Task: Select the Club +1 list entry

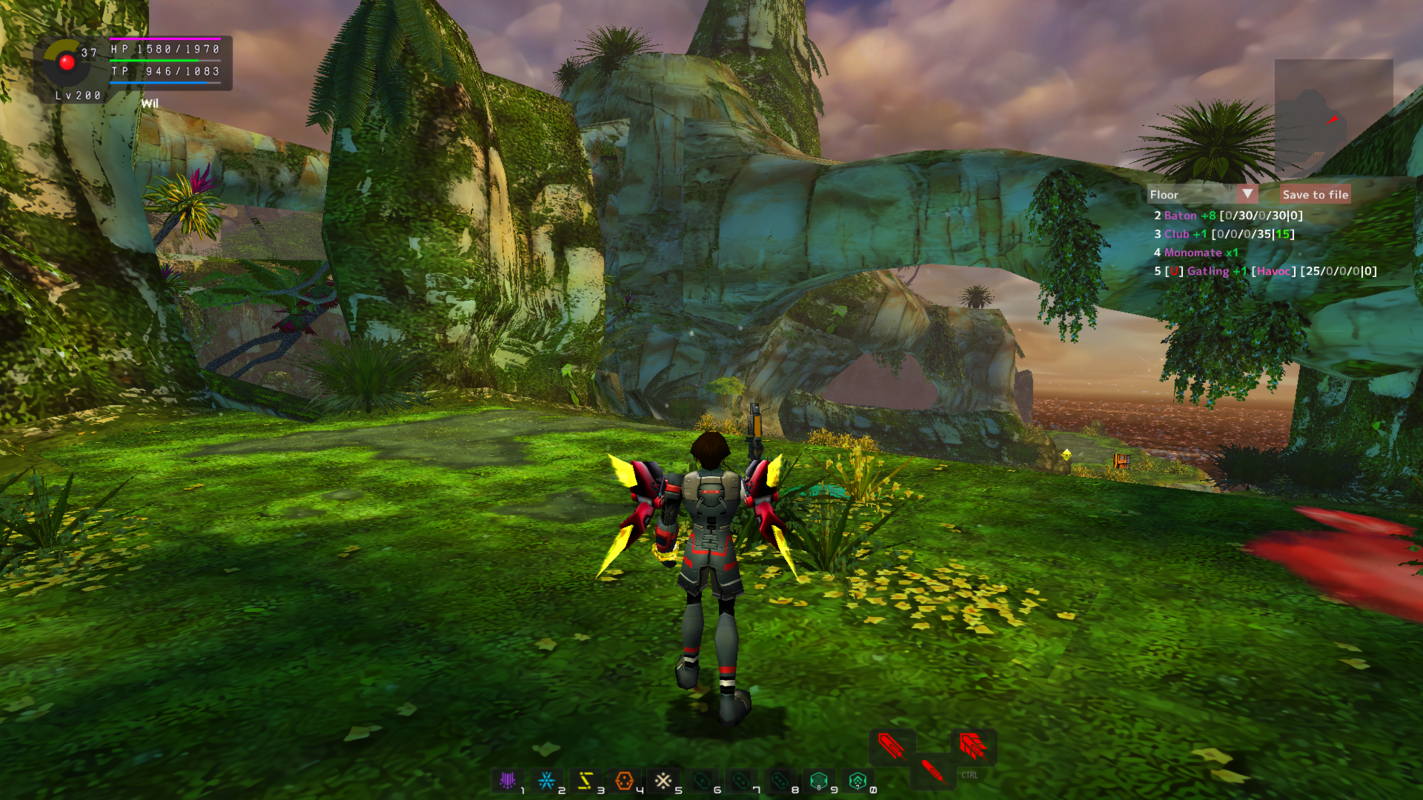Action: 1223,234
